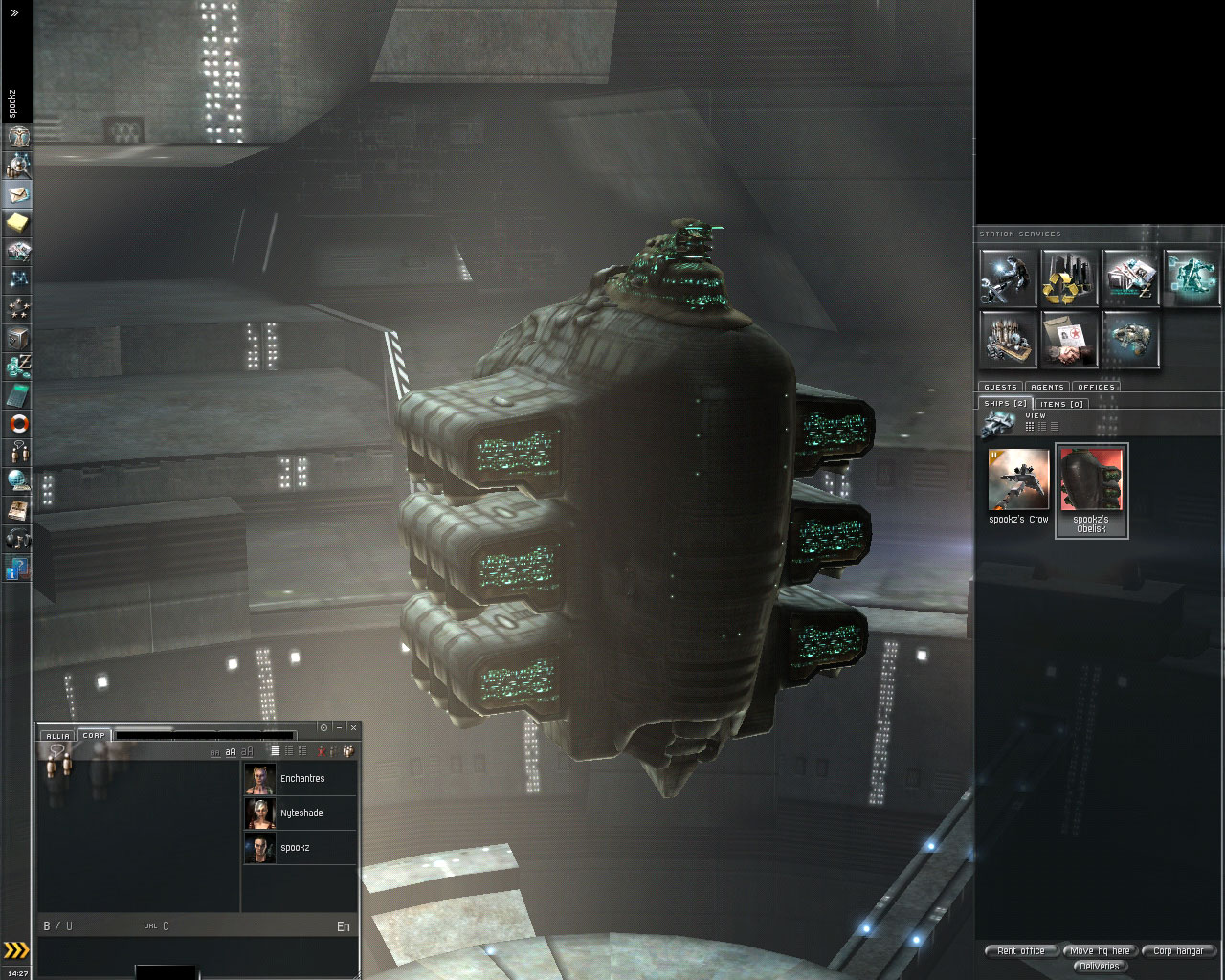The height and width of the screenshot is (980, 1225).
Task: Open the Corp hangar
Action: [x=1178, y=950]
